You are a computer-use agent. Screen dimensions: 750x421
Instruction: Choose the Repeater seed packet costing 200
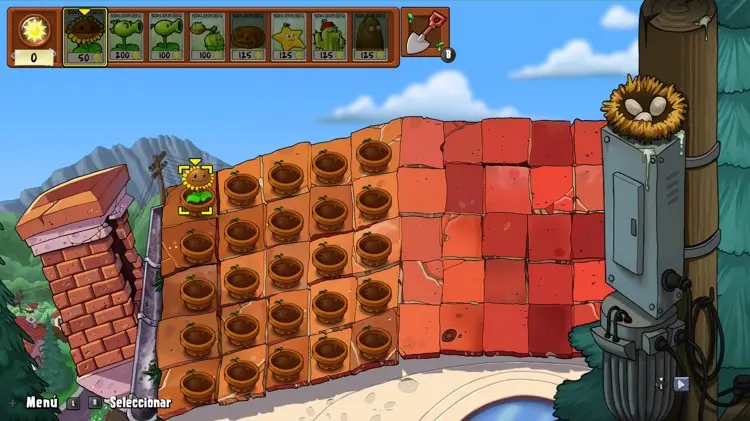(126, 37)
